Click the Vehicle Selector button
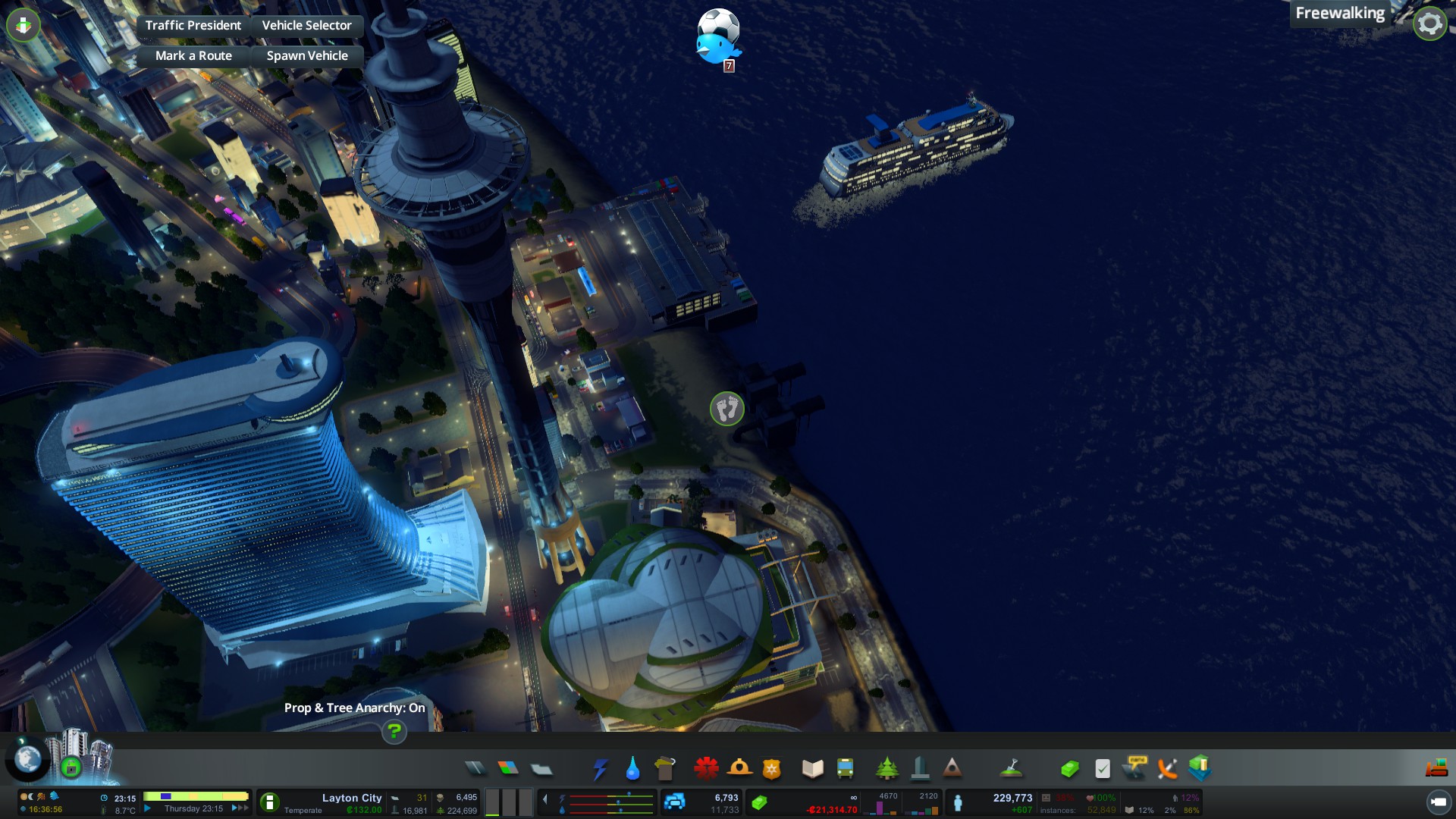The width and height of the screenshot is (1456, 819). pyautogui.click(x=306, y=26)
